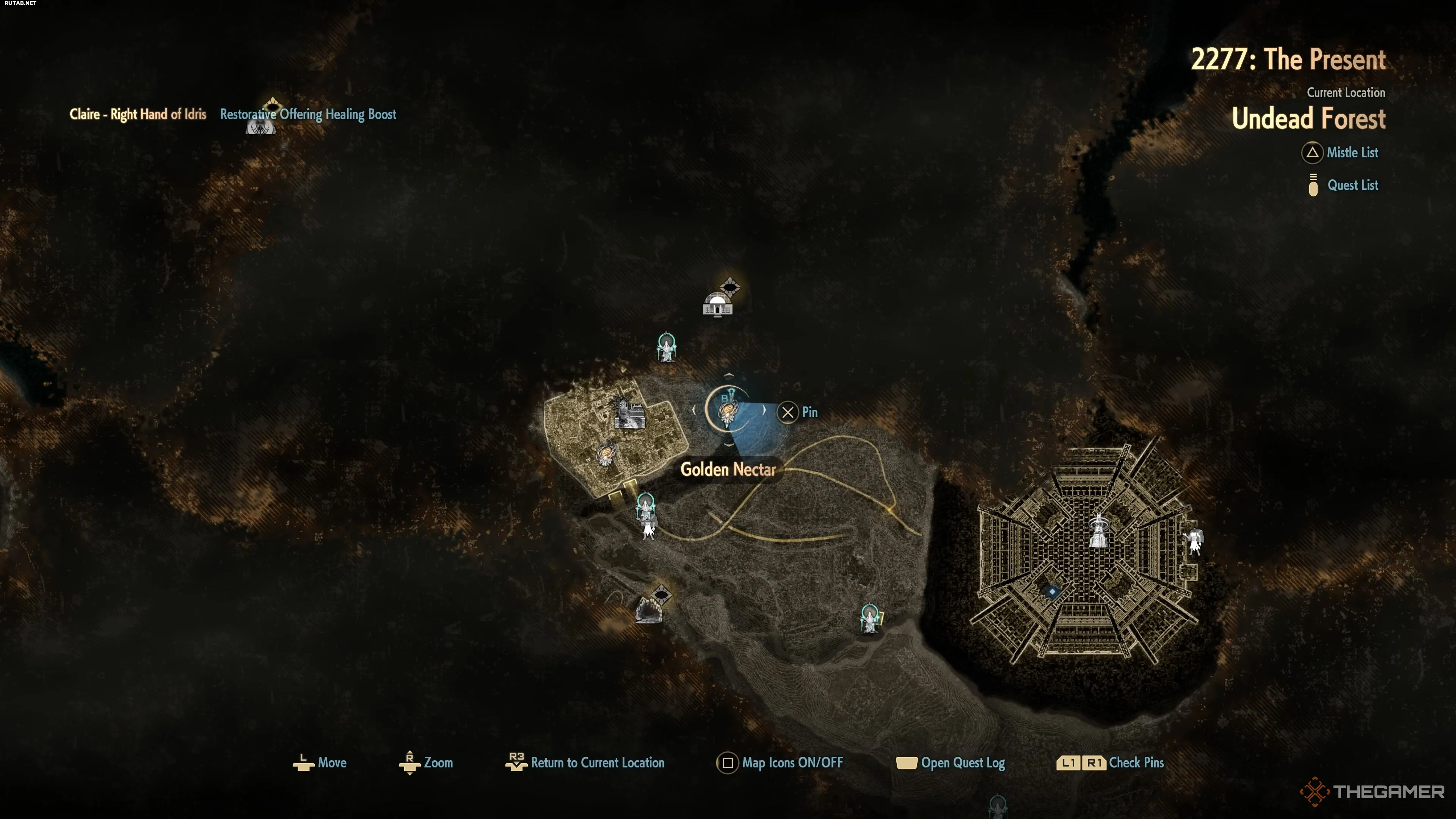Select the backpack traveler marker beside the fortress
Viewport: 1456px width, 819px height.
coord(1194,541)
